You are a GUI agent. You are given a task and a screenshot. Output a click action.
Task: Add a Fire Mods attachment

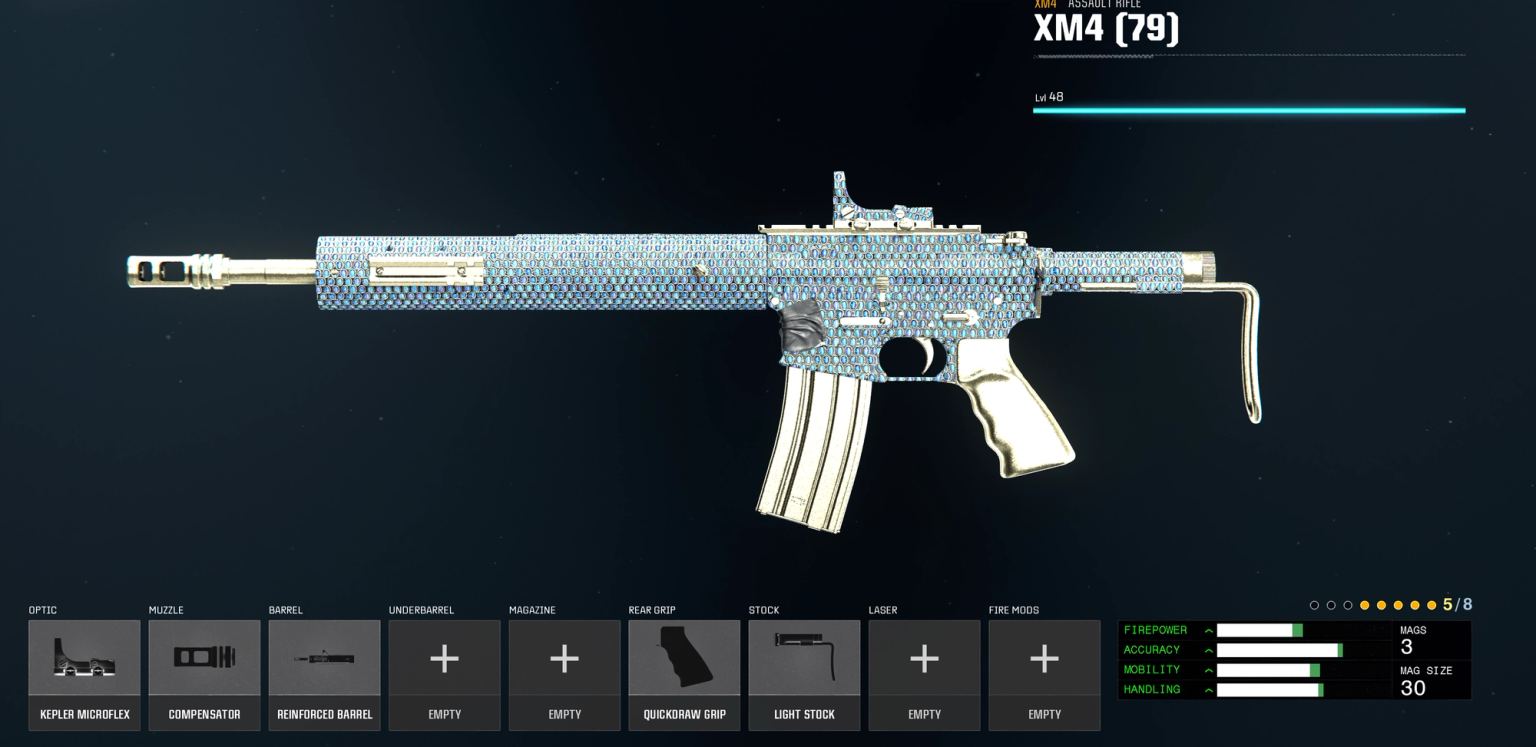pos(1044,660)
